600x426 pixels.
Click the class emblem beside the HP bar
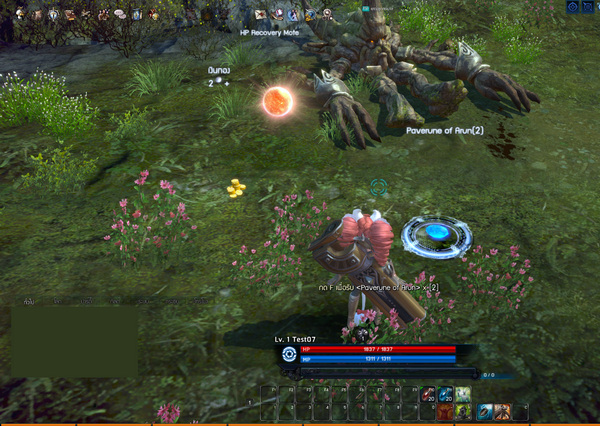(289, 353)
